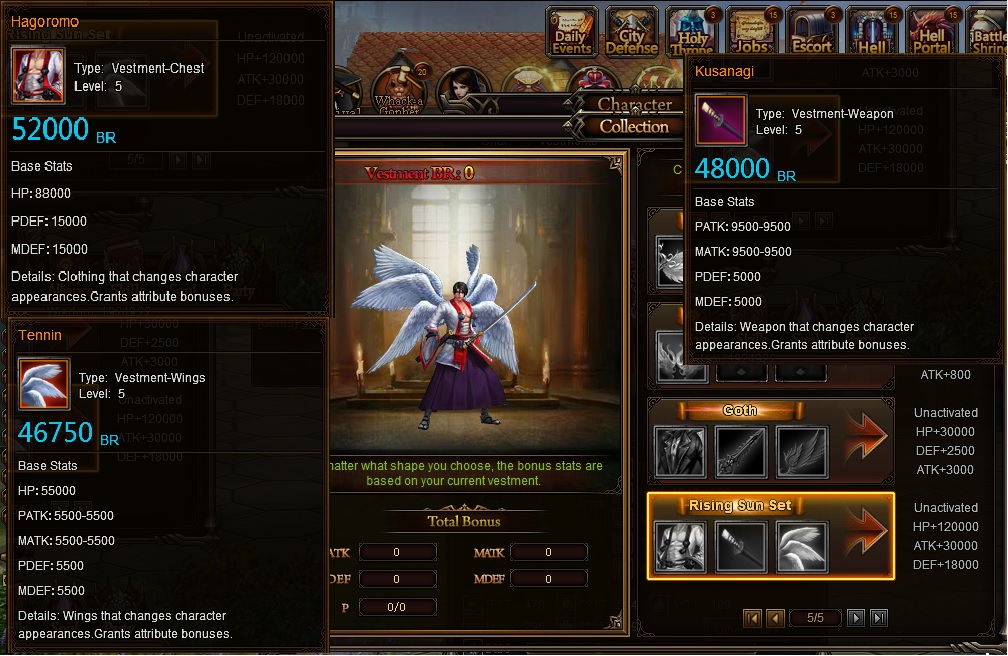The width and height of the screenshot is (1008, 656).
Task: Enter the Hell dungeon icon
Action: pos(872,32)
